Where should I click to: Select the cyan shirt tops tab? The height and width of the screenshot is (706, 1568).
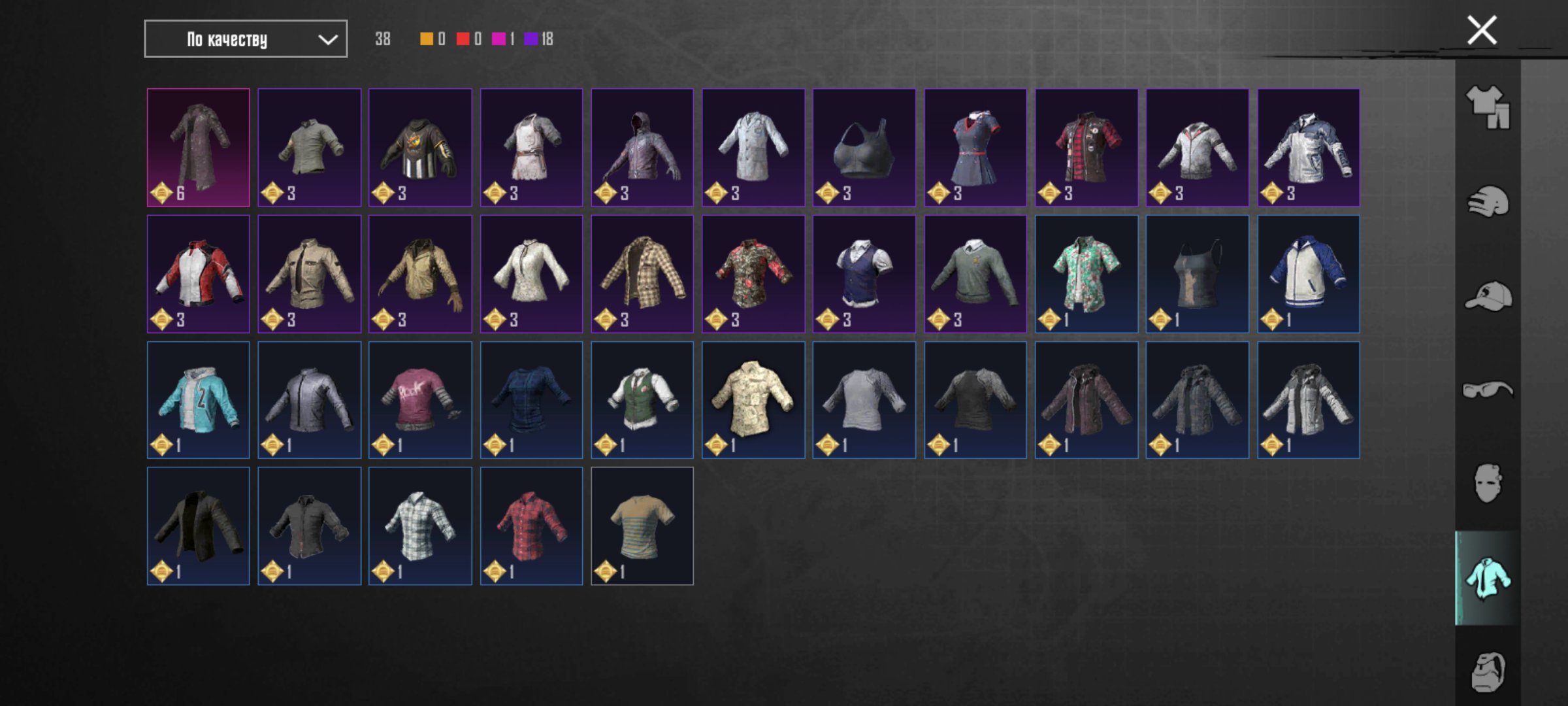1488,579
